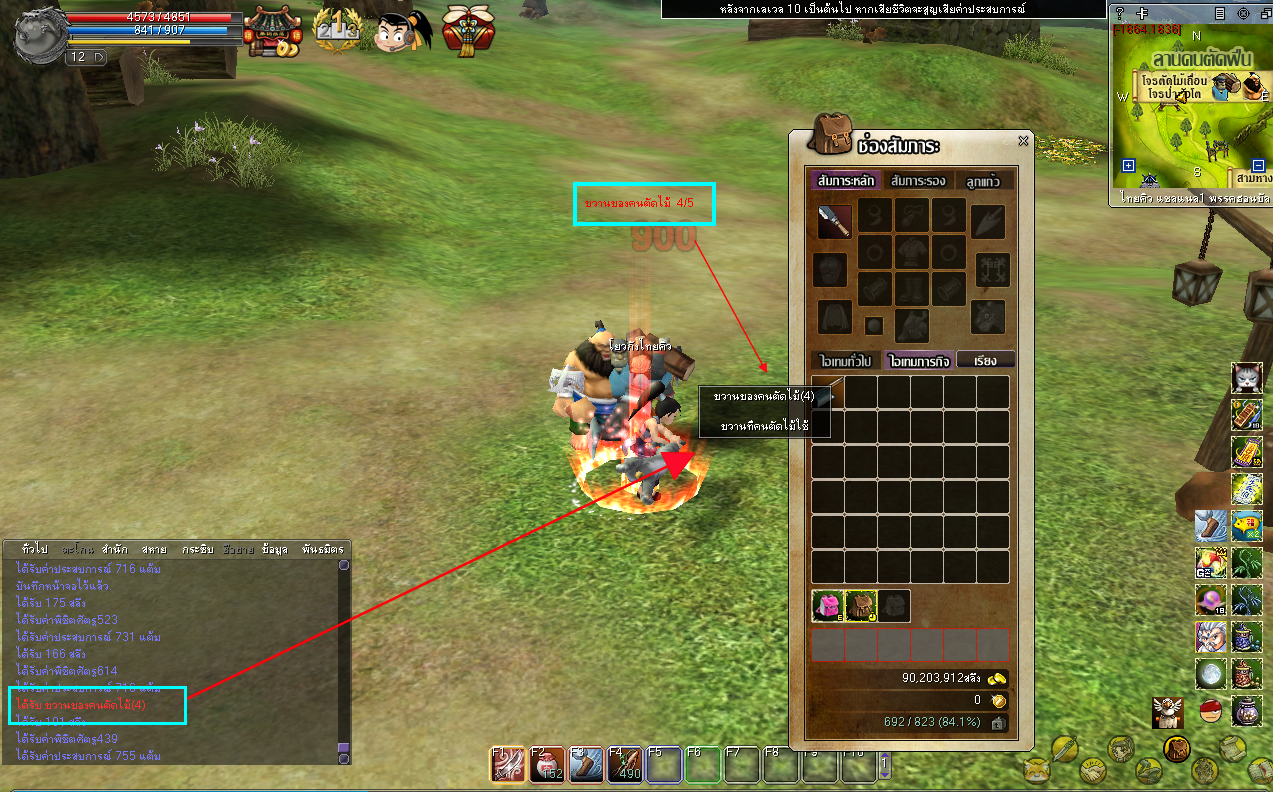This screenshot has height=792, width=1273.
Task: Click the headset character portrait icon
Action: pos(402,31)
